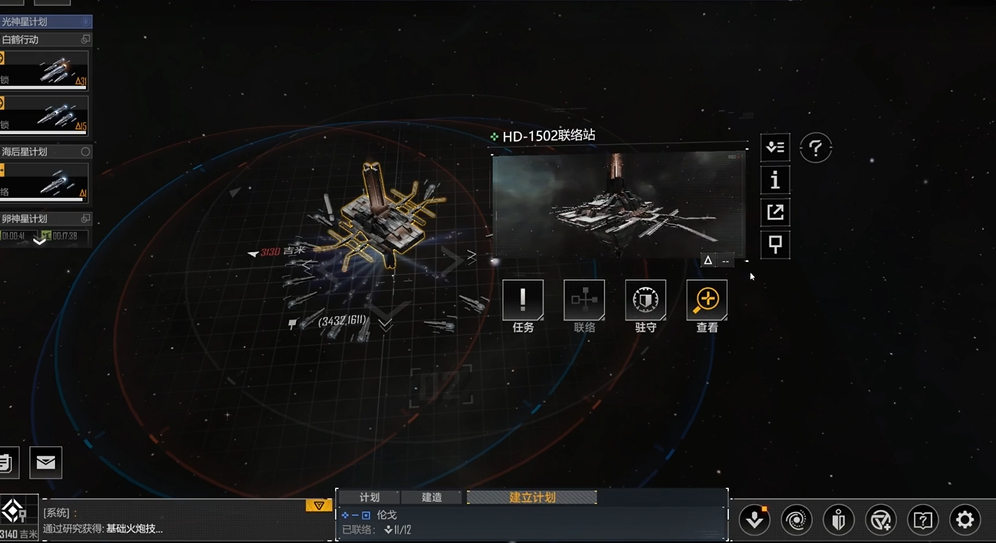Choose the 查看 (inspect) magnifier button

click(x=707, y=300)
